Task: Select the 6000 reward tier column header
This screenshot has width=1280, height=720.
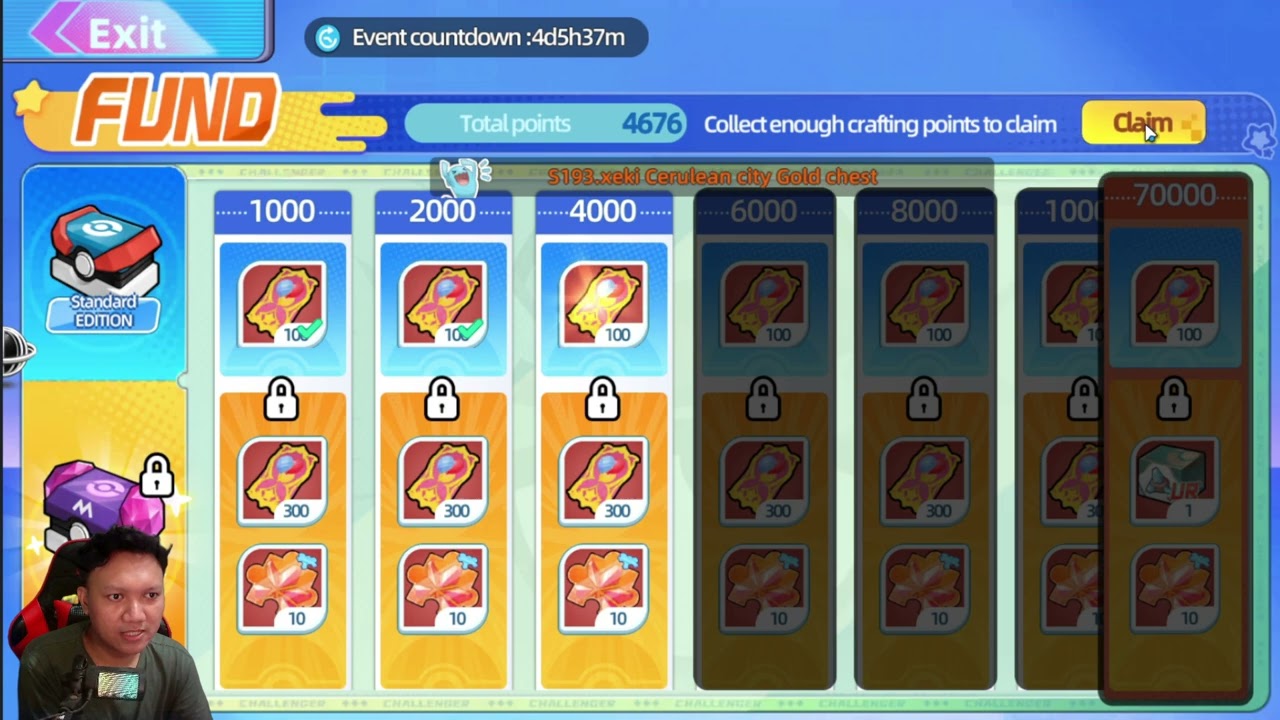Action: 765,210
